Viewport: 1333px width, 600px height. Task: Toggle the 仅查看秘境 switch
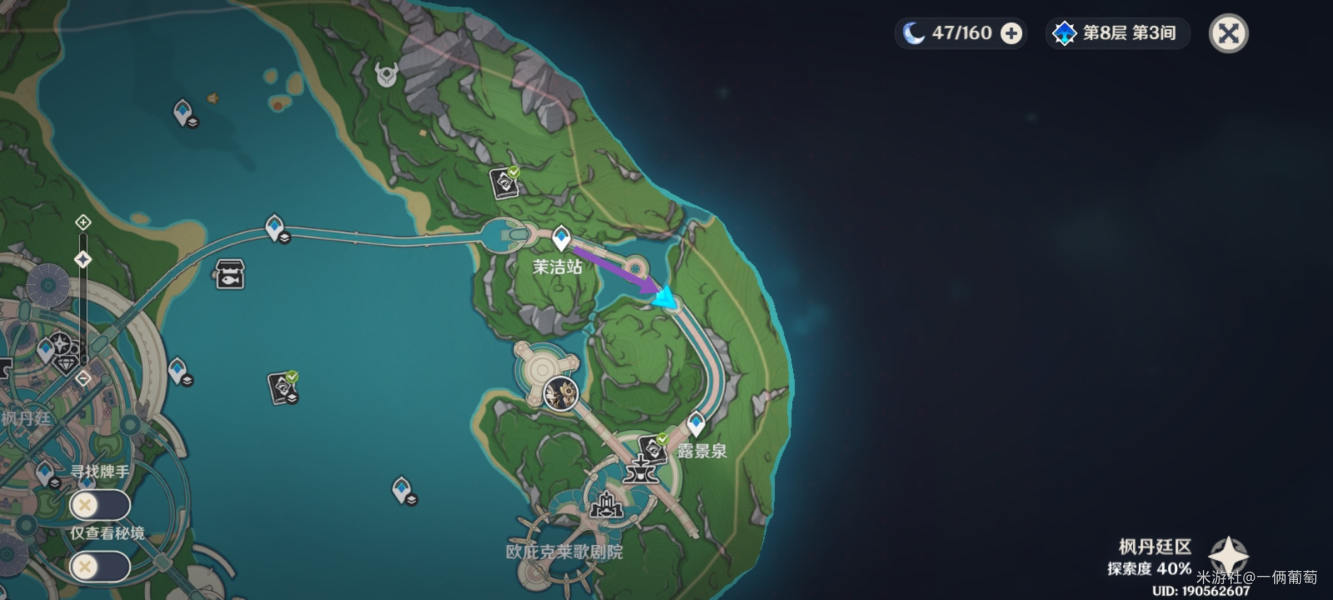tap(100, 566)
